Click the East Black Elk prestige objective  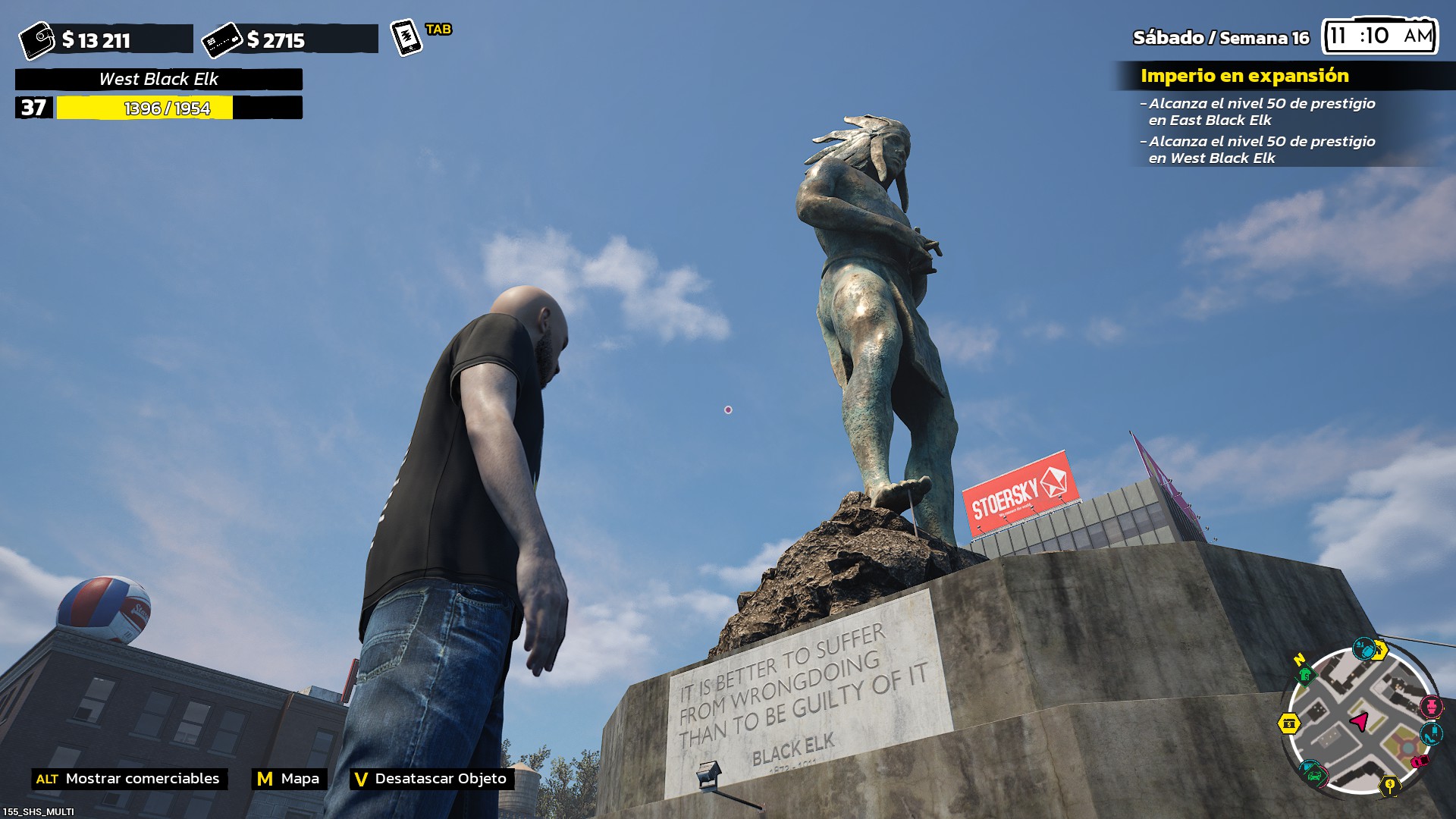coord(1260,111)
